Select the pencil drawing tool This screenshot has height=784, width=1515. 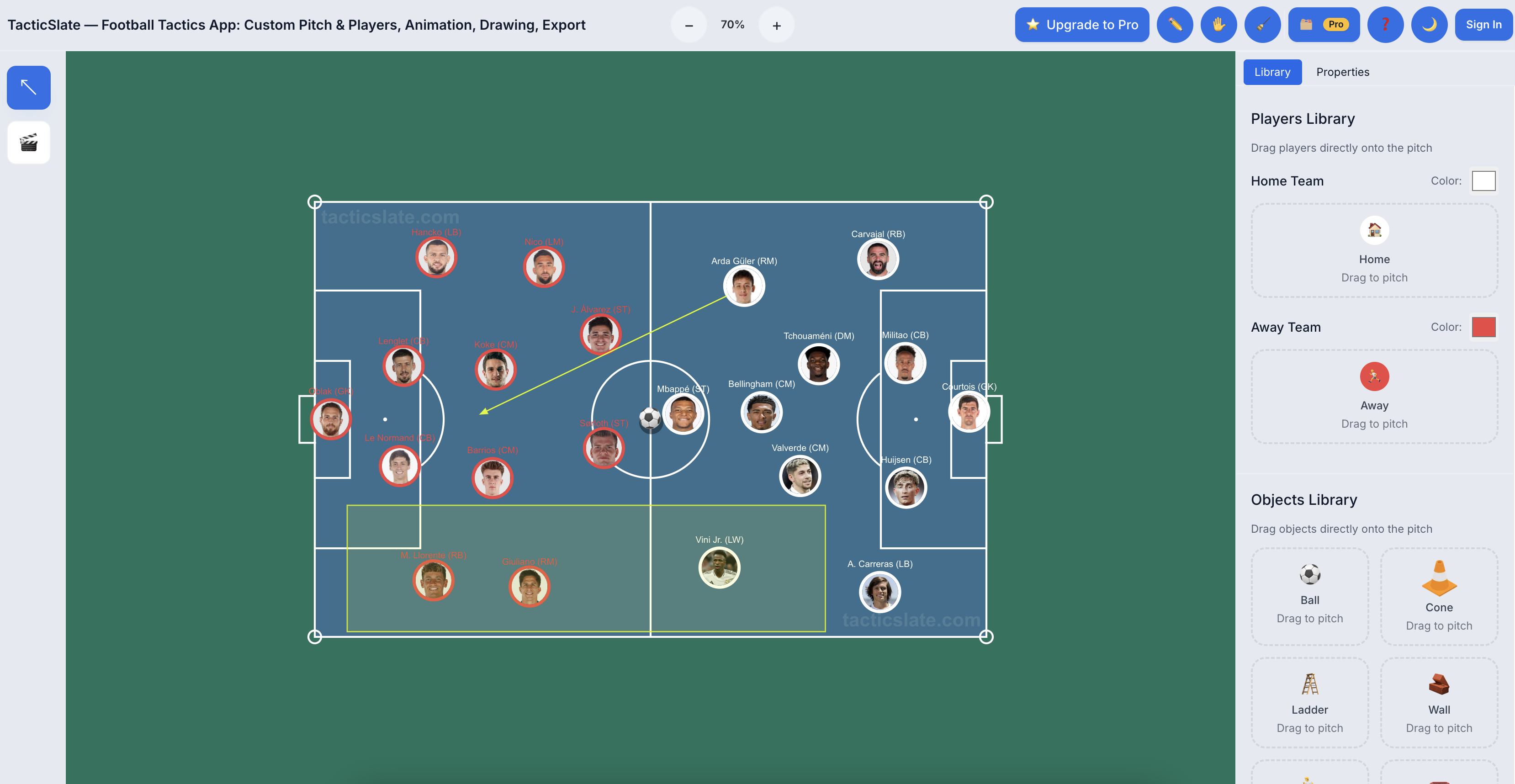[x=1175, y=24]
